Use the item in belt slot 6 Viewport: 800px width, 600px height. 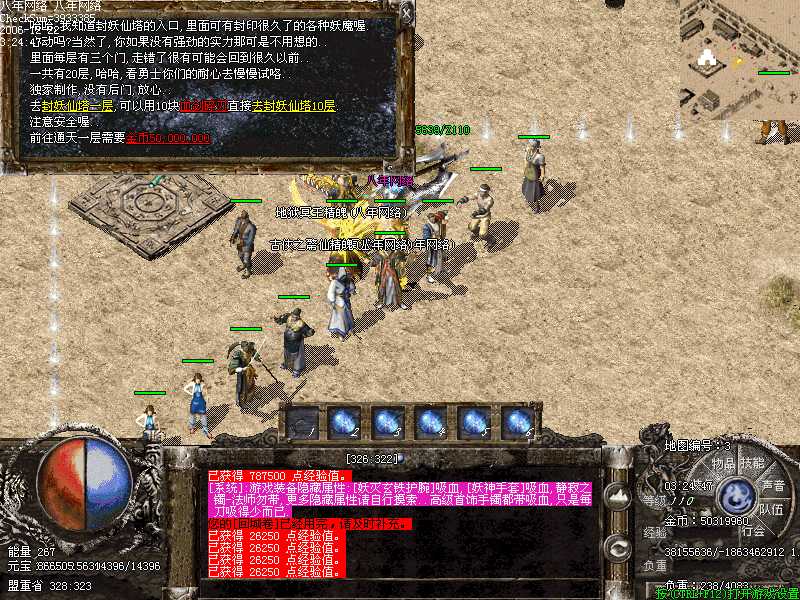click(517, 423)
